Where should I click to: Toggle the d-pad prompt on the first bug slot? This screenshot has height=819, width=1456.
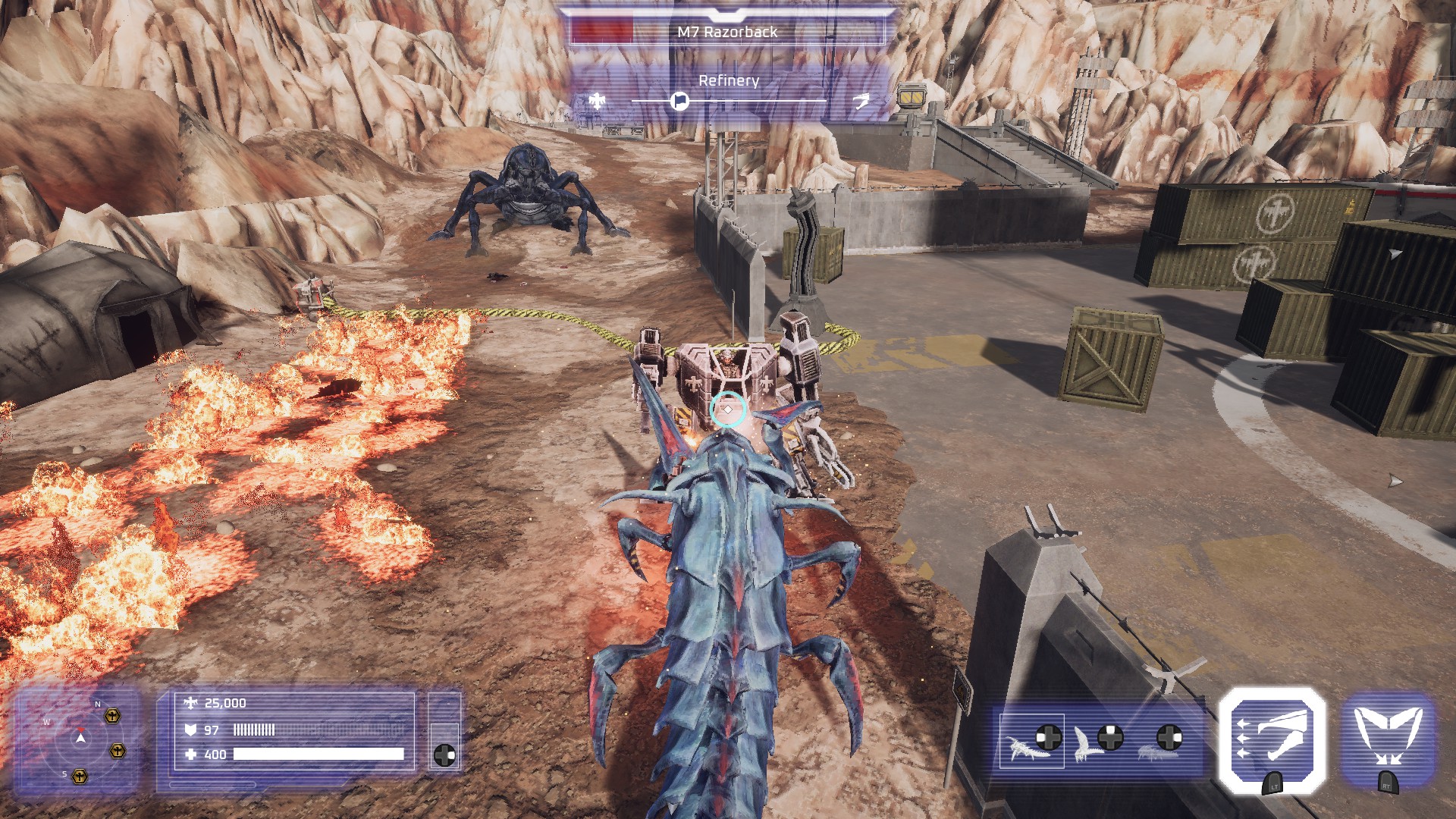coord(1048,738)
